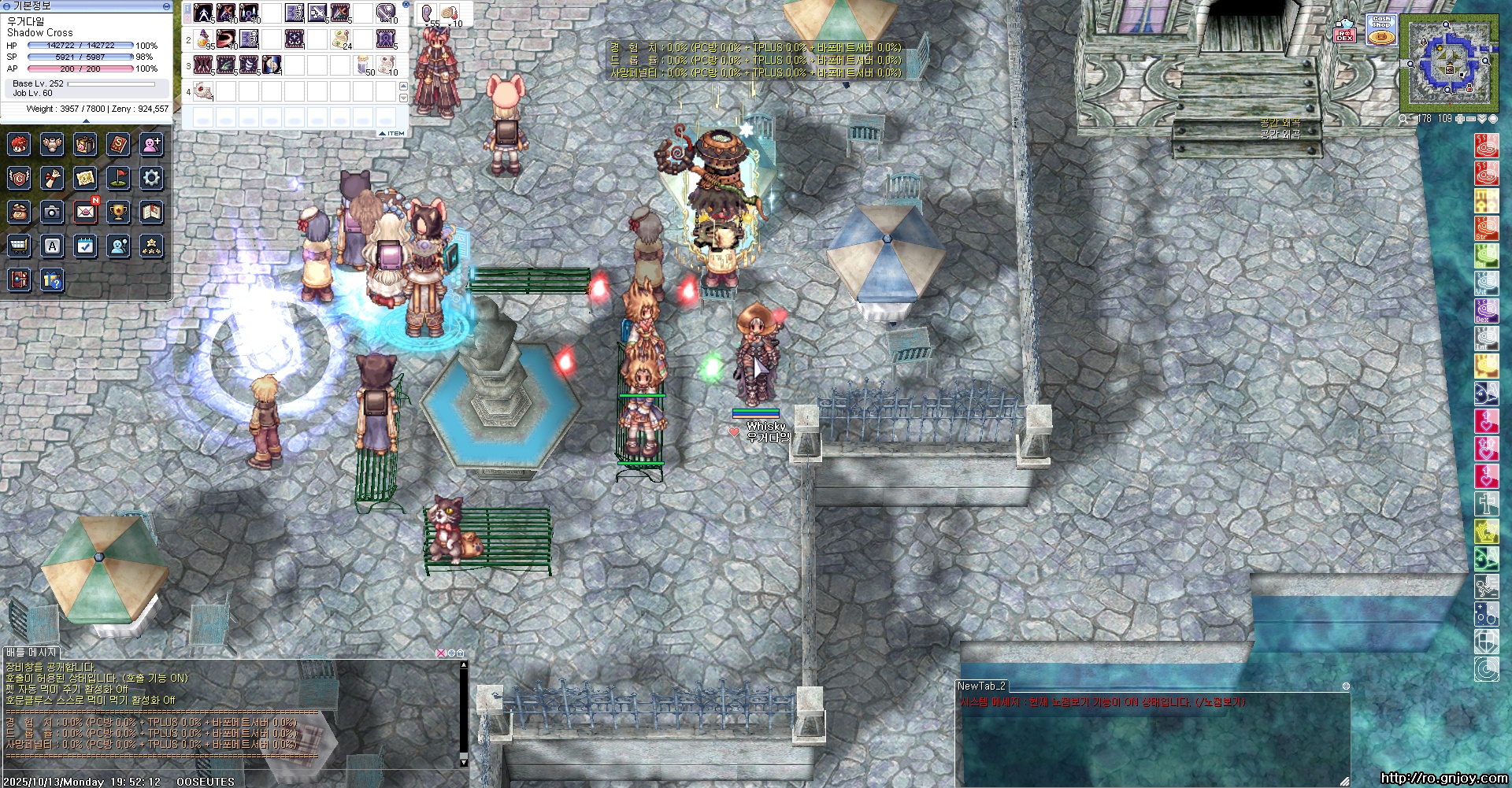Viewport: 1512px width, 788px height.
Task: Minimize the 기본정보 basic info window
Action: [166, 6]
